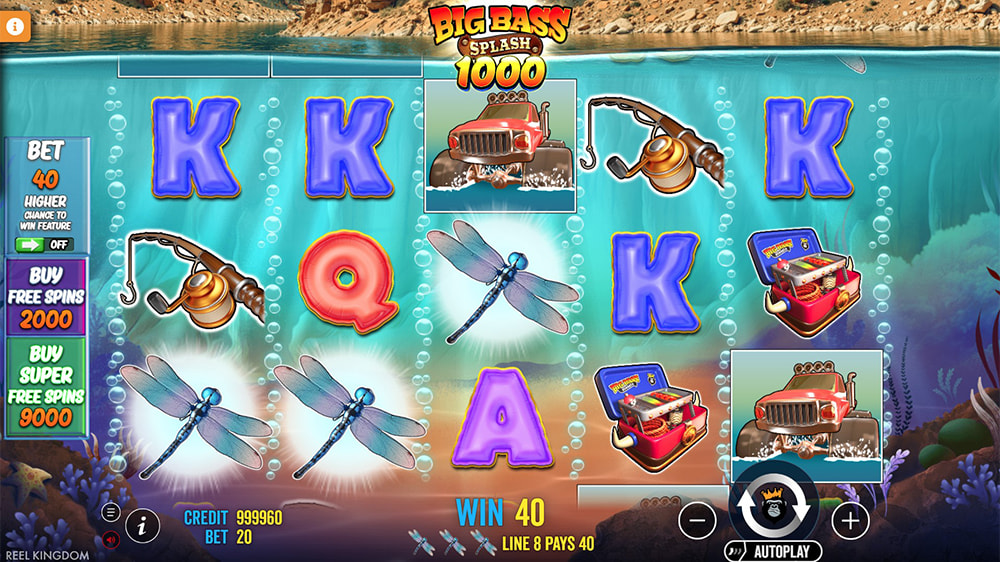Buy Super Free Spins for 9000

46,388
